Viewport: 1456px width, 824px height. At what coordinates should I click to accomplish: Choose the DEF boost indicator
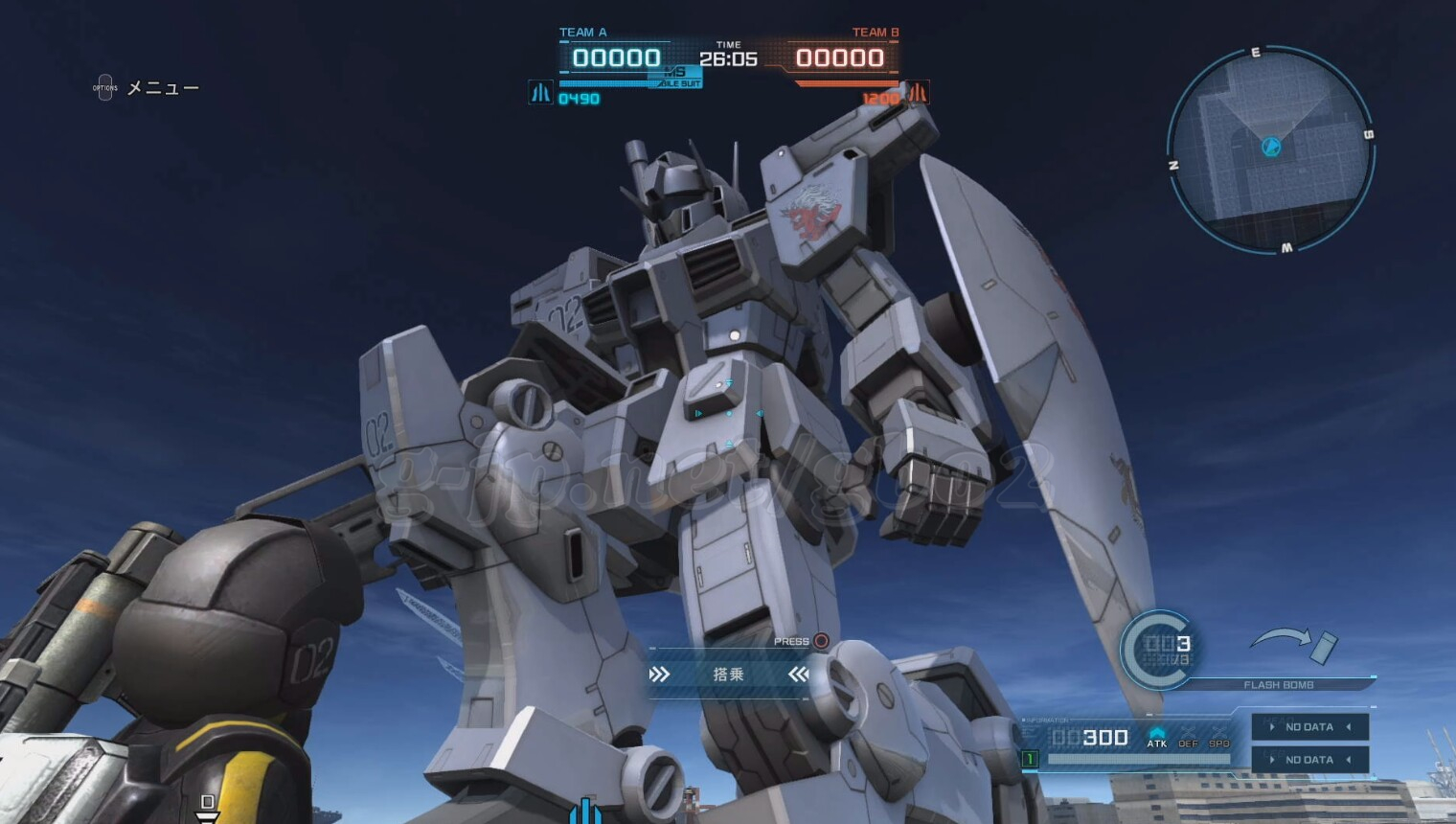coord(1188,737)
